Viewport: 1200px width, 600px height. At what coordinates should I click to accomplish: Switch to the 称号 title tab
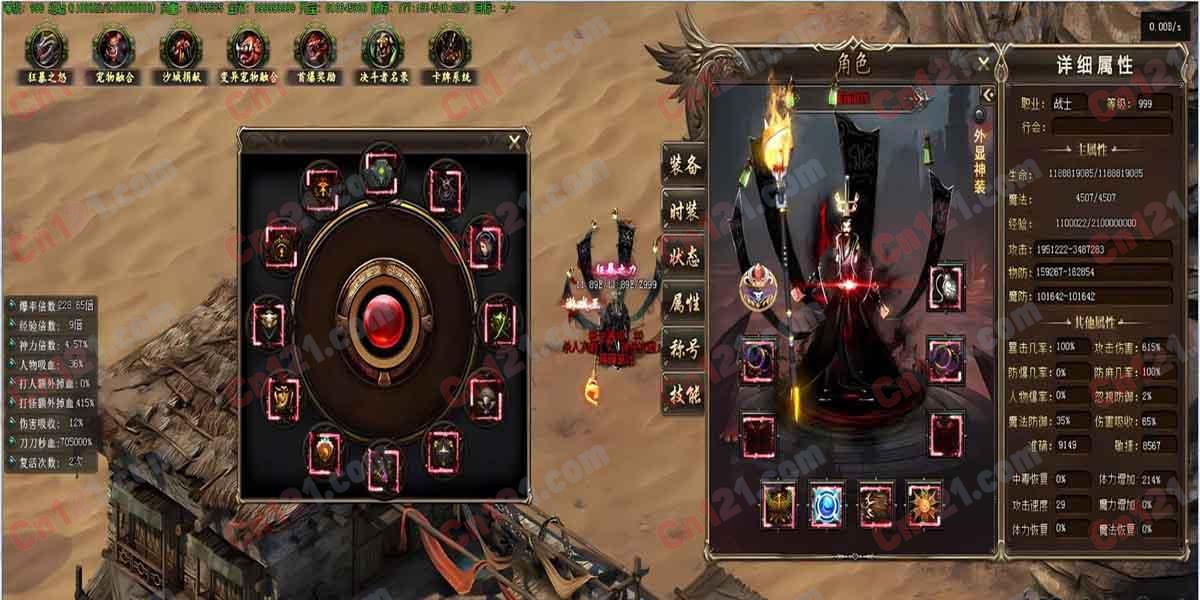click(685, 348)
